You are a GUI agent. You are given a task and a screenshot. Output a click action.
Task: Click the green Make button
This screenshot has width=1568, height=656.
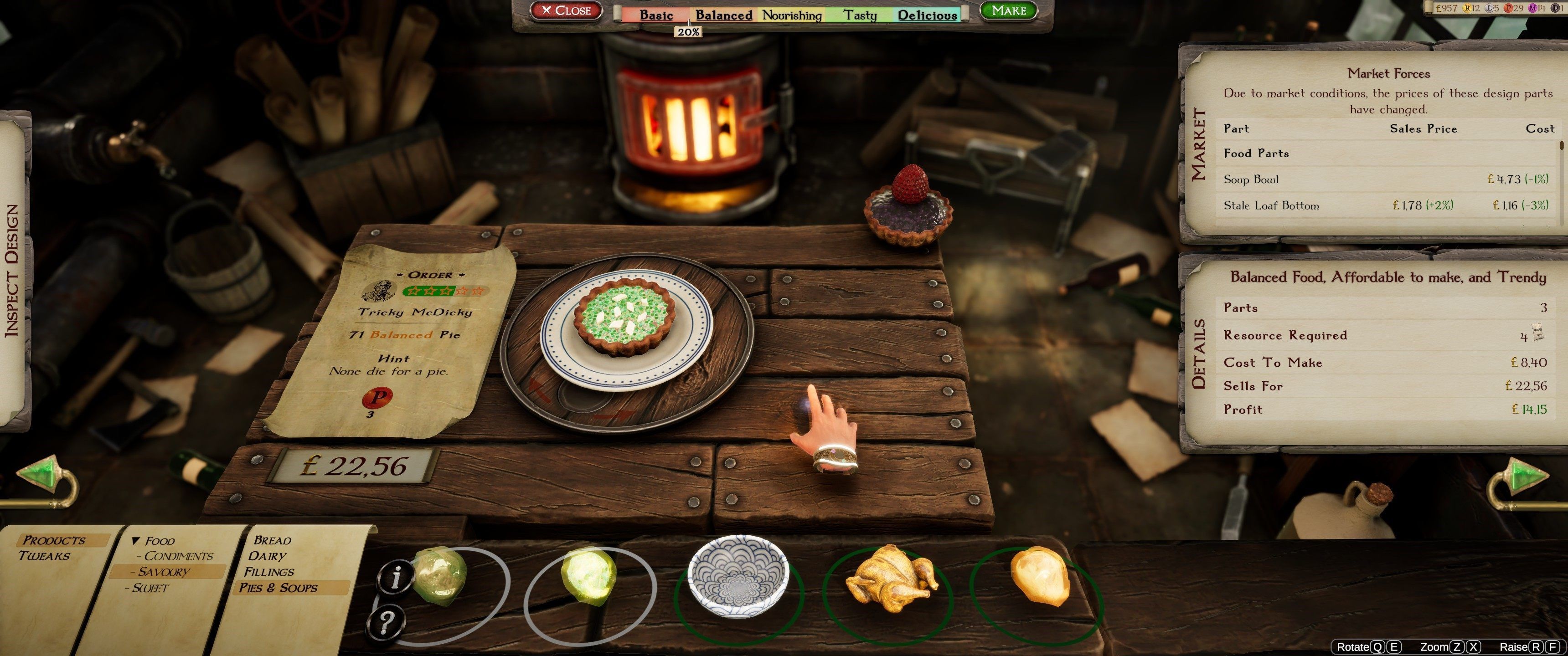pos(1008,11)
